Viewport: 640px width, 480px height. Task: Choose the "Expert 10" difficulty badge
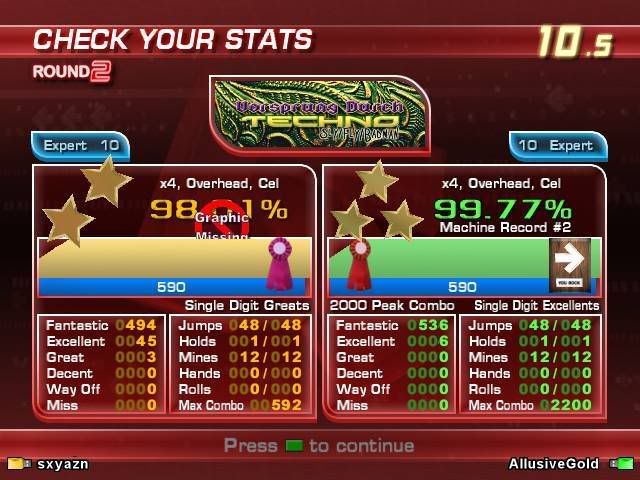click(80, 146)
